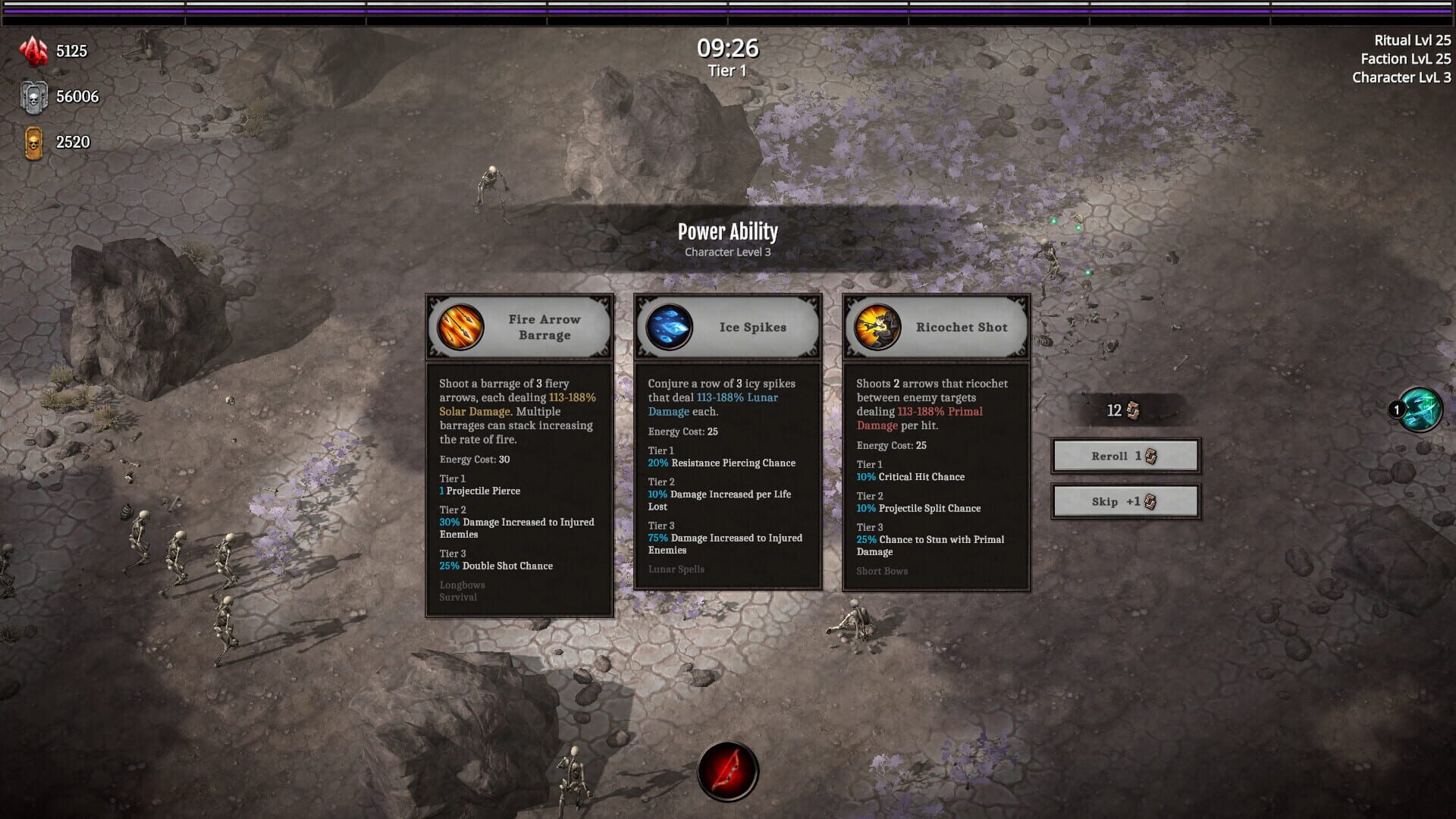This screenshot has height=819, width=1456.
Task: Click the Ricochet Shot archer icon
Action: (876, 326)
